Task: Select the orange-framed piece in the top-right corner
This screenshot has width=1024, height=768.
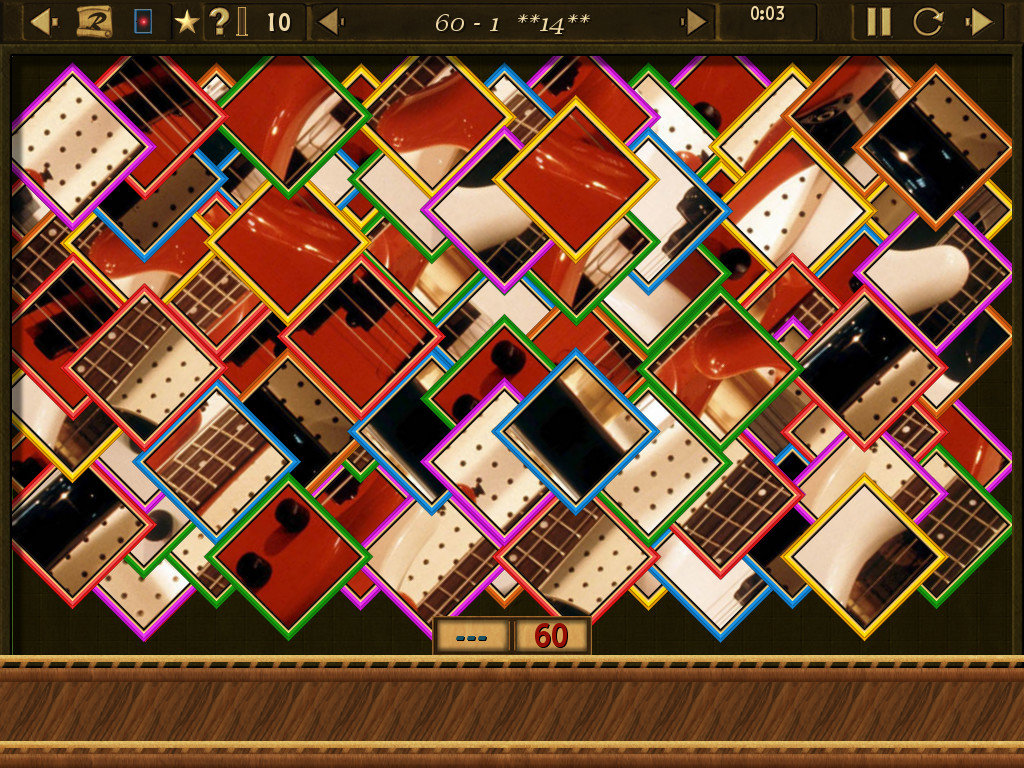Action: click(934, 146)
